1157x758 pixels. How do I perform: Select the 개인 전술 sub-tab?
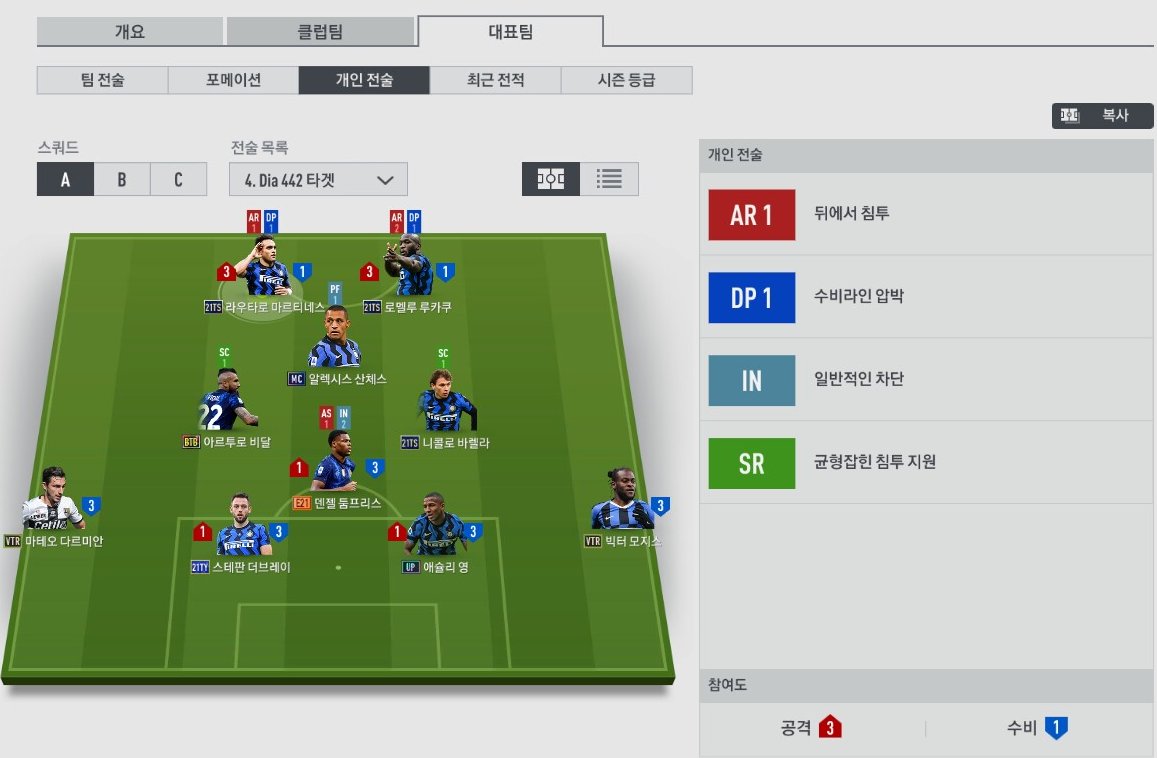tap(364, 80)
